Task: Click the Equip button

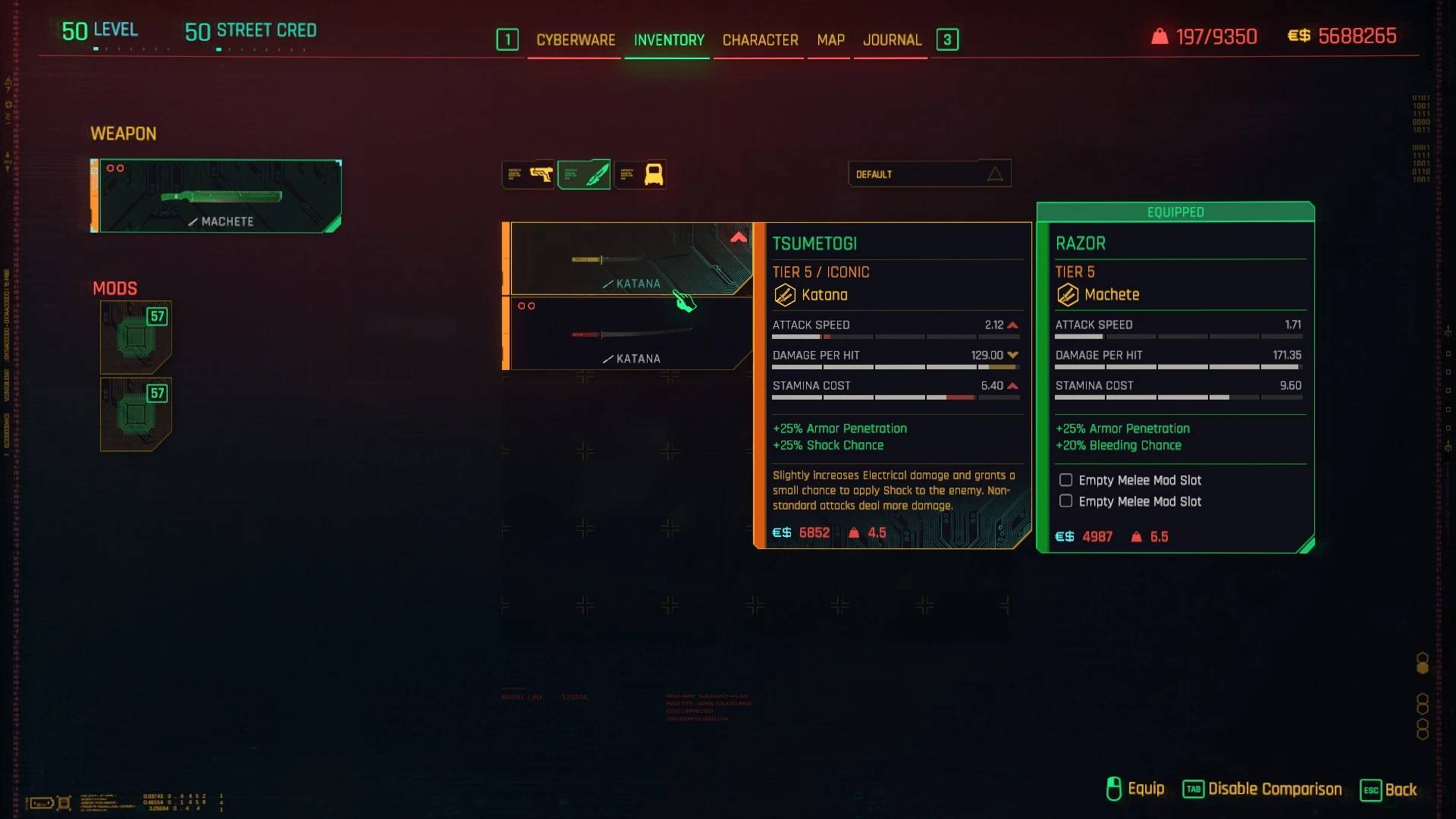Action: (1135, 789)
